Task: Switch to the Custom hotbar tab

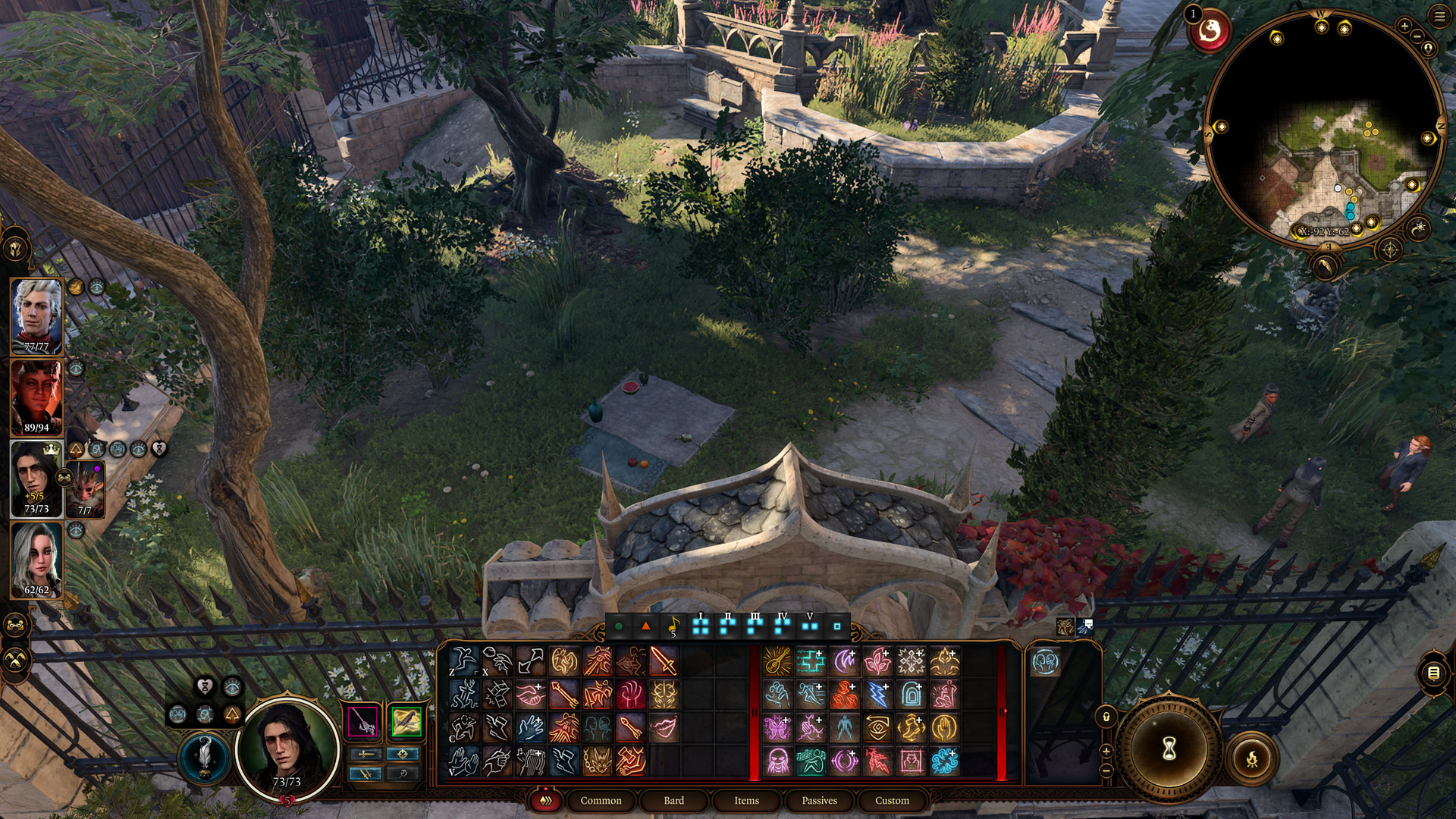Action: [x=892, y=801]
